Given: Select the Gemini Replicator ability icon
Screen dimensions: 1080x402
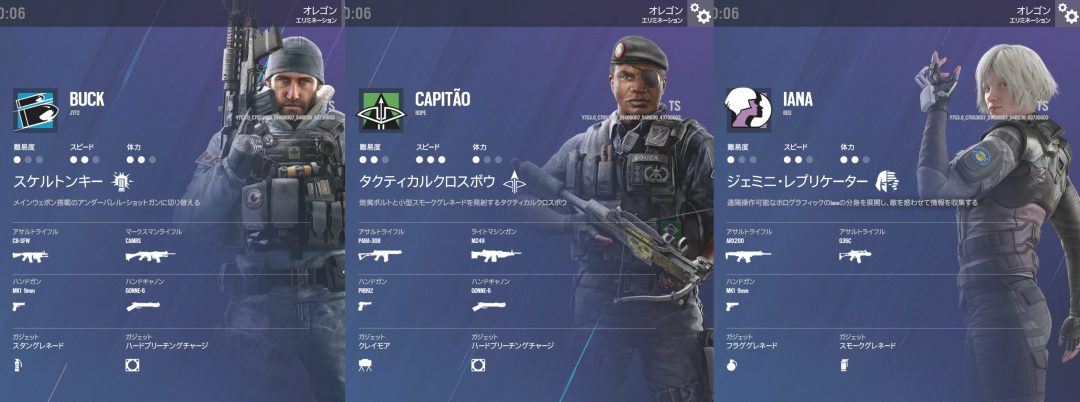Looking at the screenshot, I should pos(886,181).
